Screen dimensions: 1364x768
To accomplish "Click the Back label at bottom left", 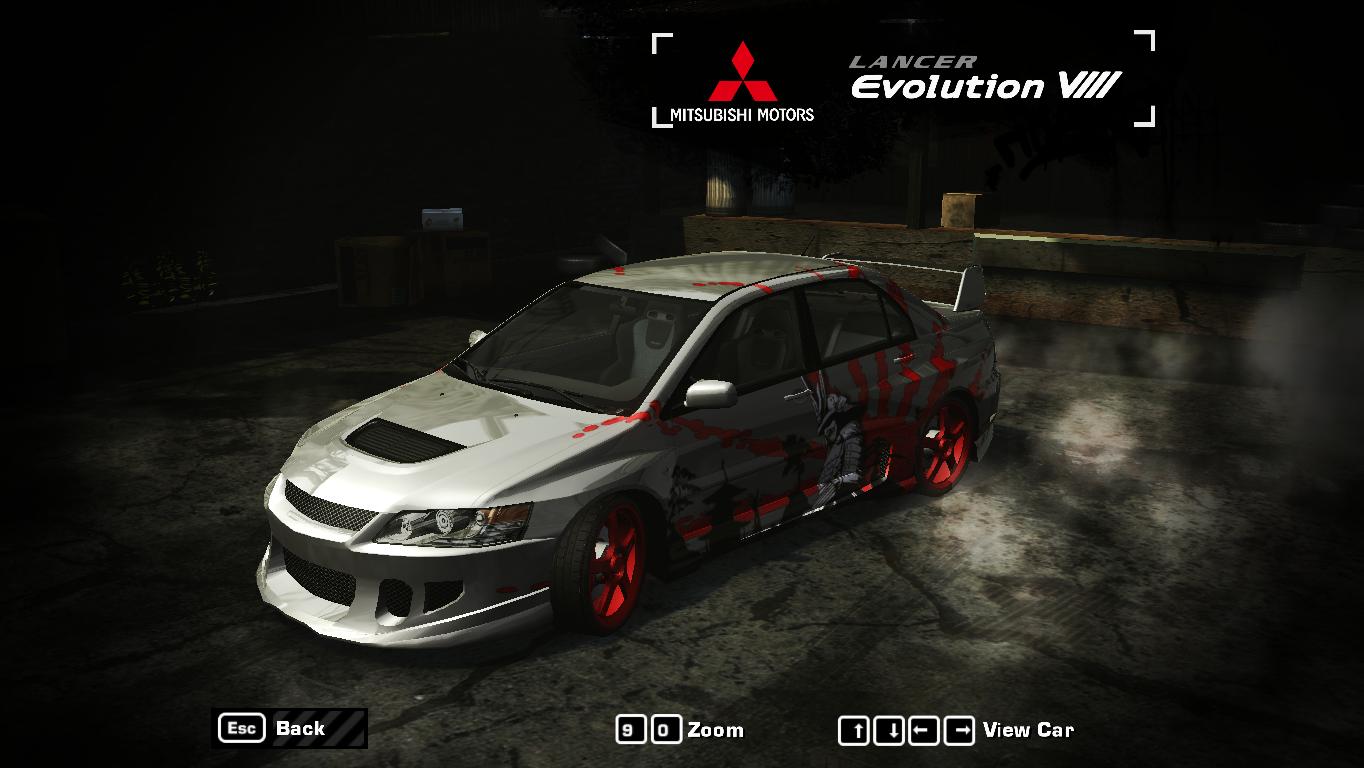I will [x=300, y=729].
